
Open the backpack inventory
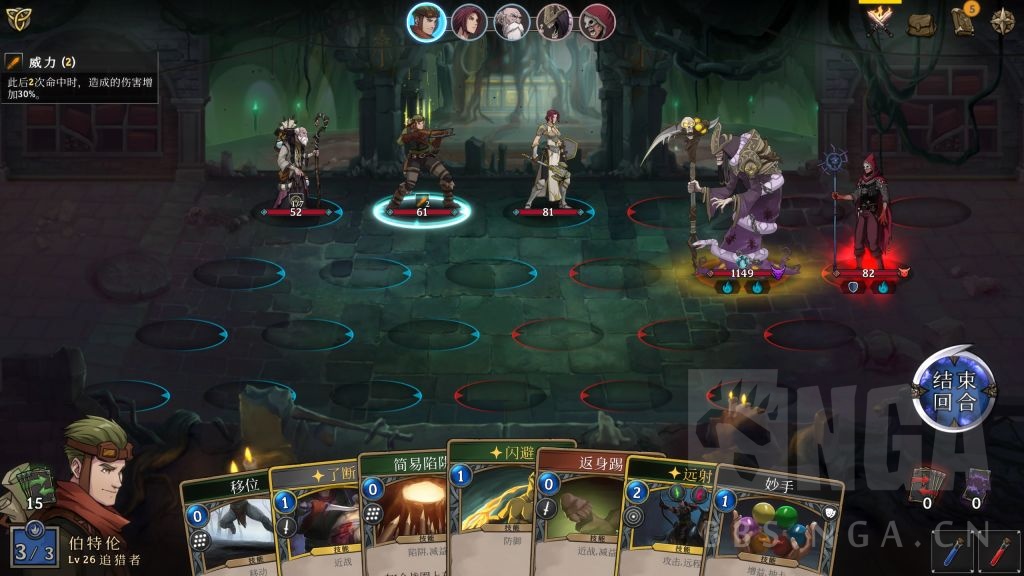[x=922, y=22]
